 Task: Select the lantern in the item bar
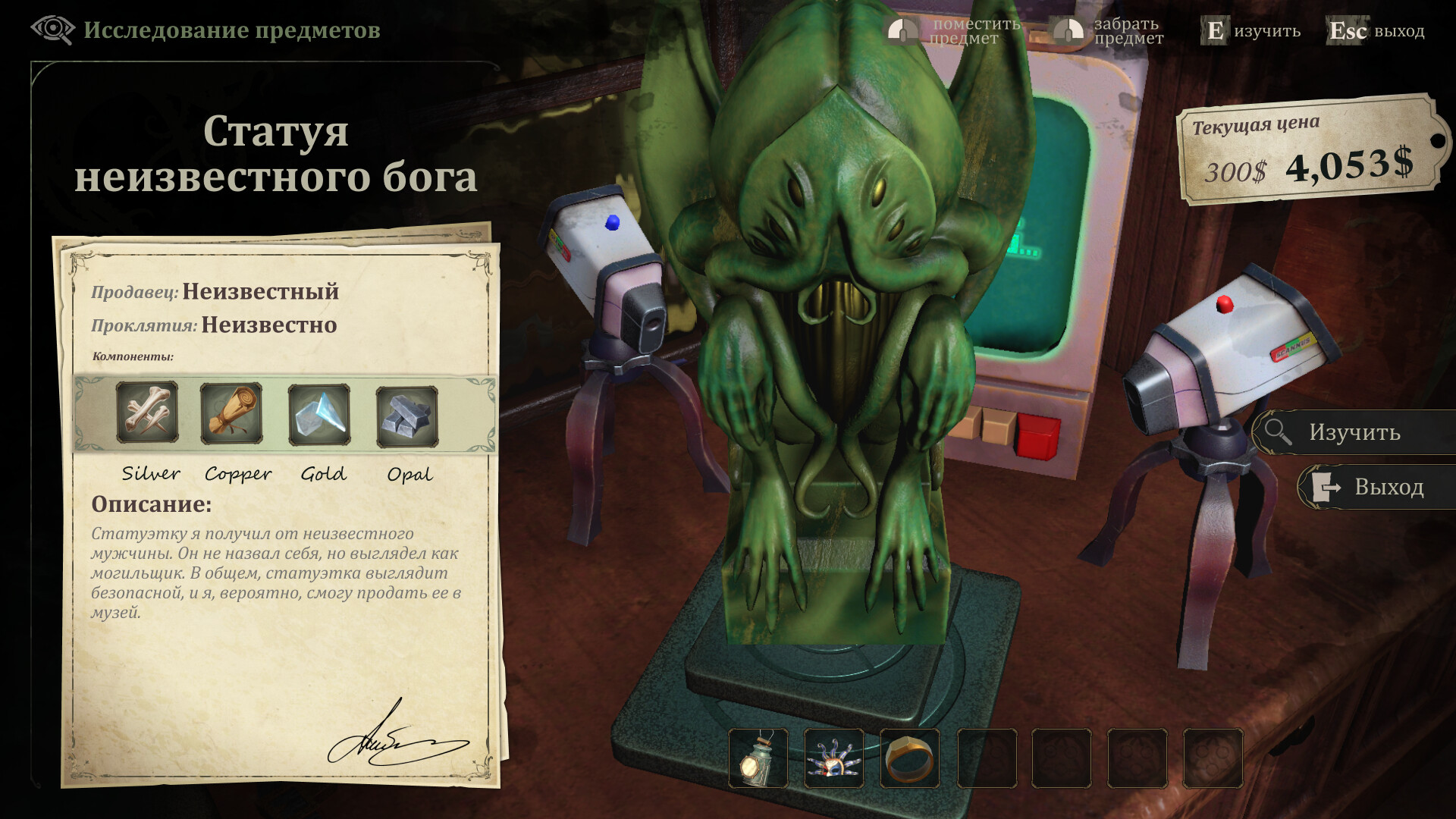tap(758, 758)
